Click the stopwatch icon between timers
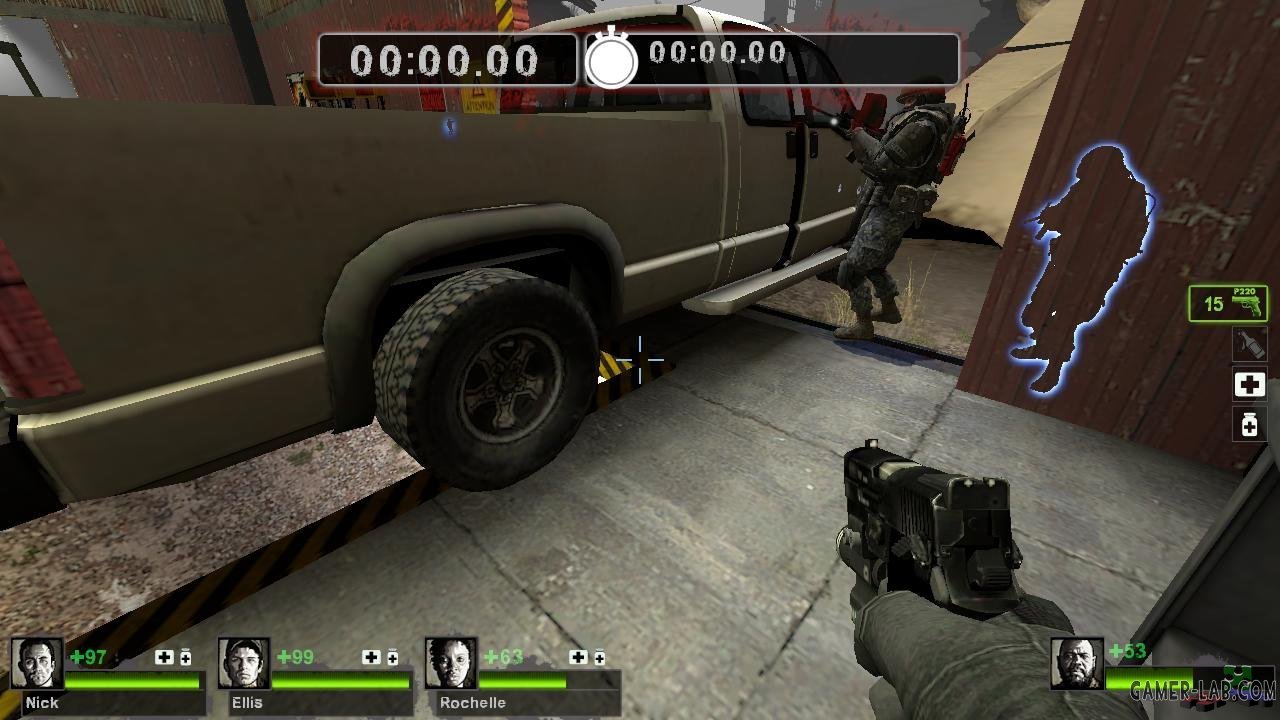 click(611, 60)
